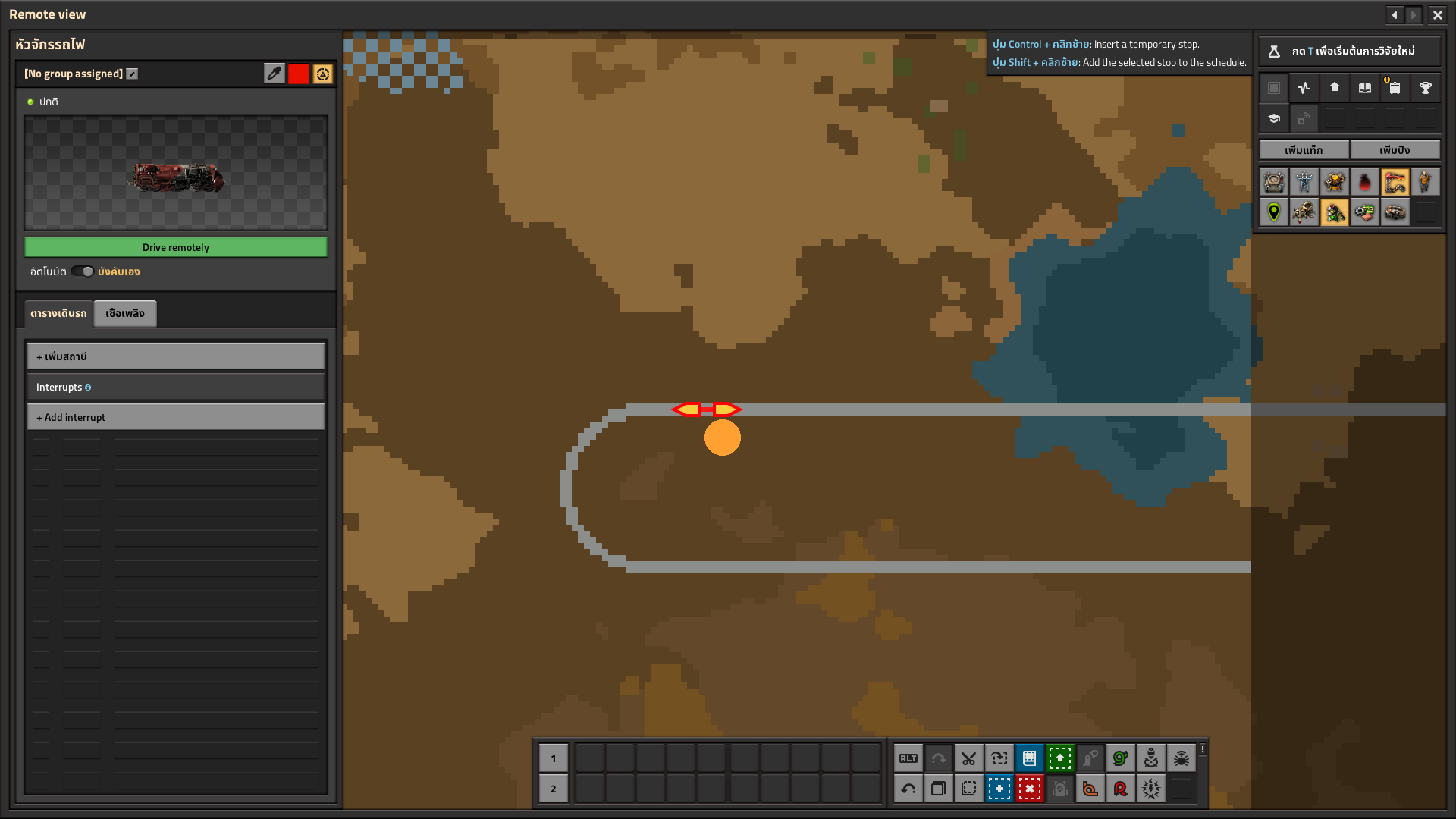Open the Tips and tricks panel
This screenshot has height=819, width=1456.
pyautogui.click(x=1274, y=118)
